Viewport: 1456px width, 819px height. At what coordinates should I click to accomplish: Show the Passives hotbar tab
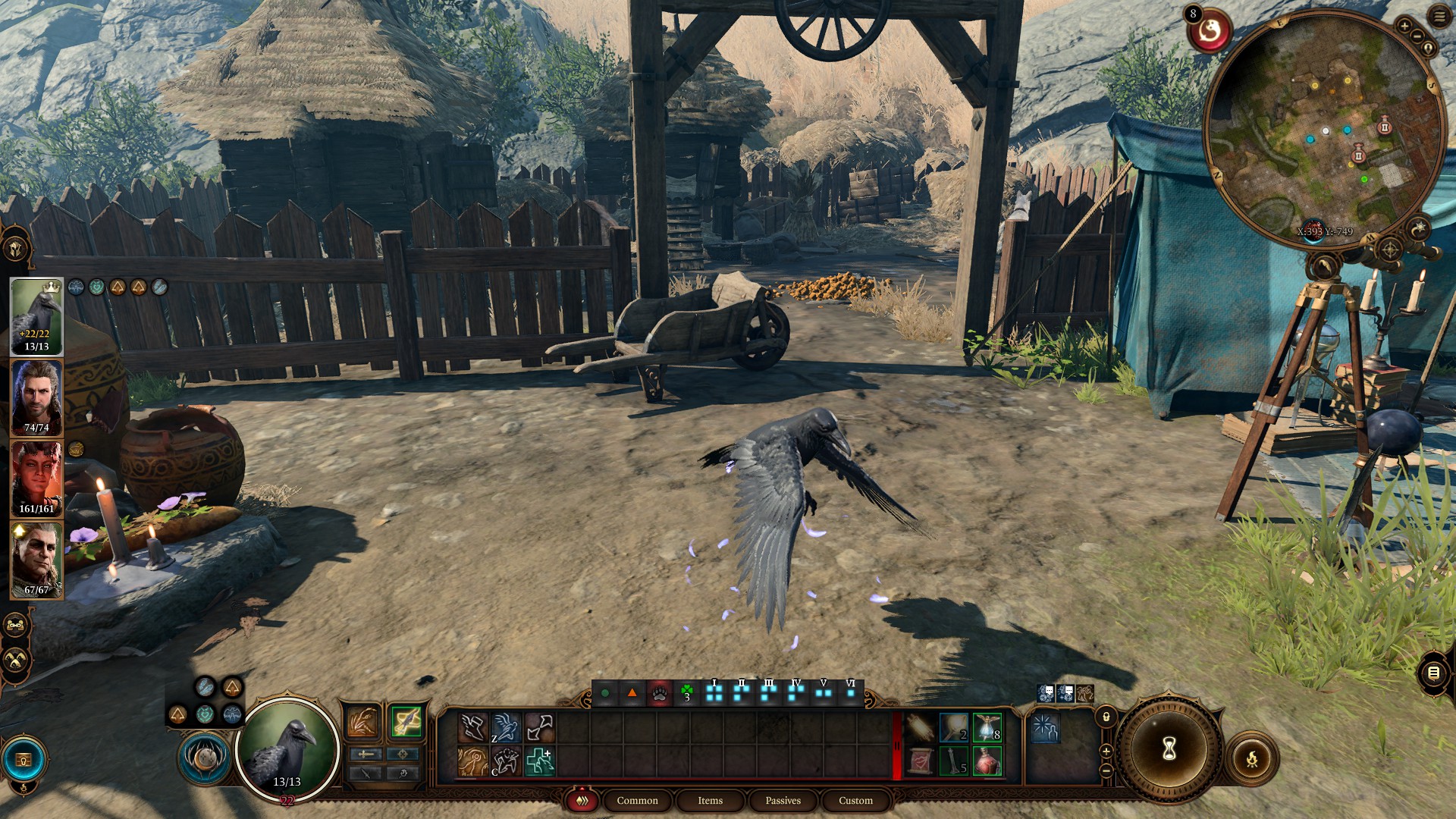tap(783, 801)
